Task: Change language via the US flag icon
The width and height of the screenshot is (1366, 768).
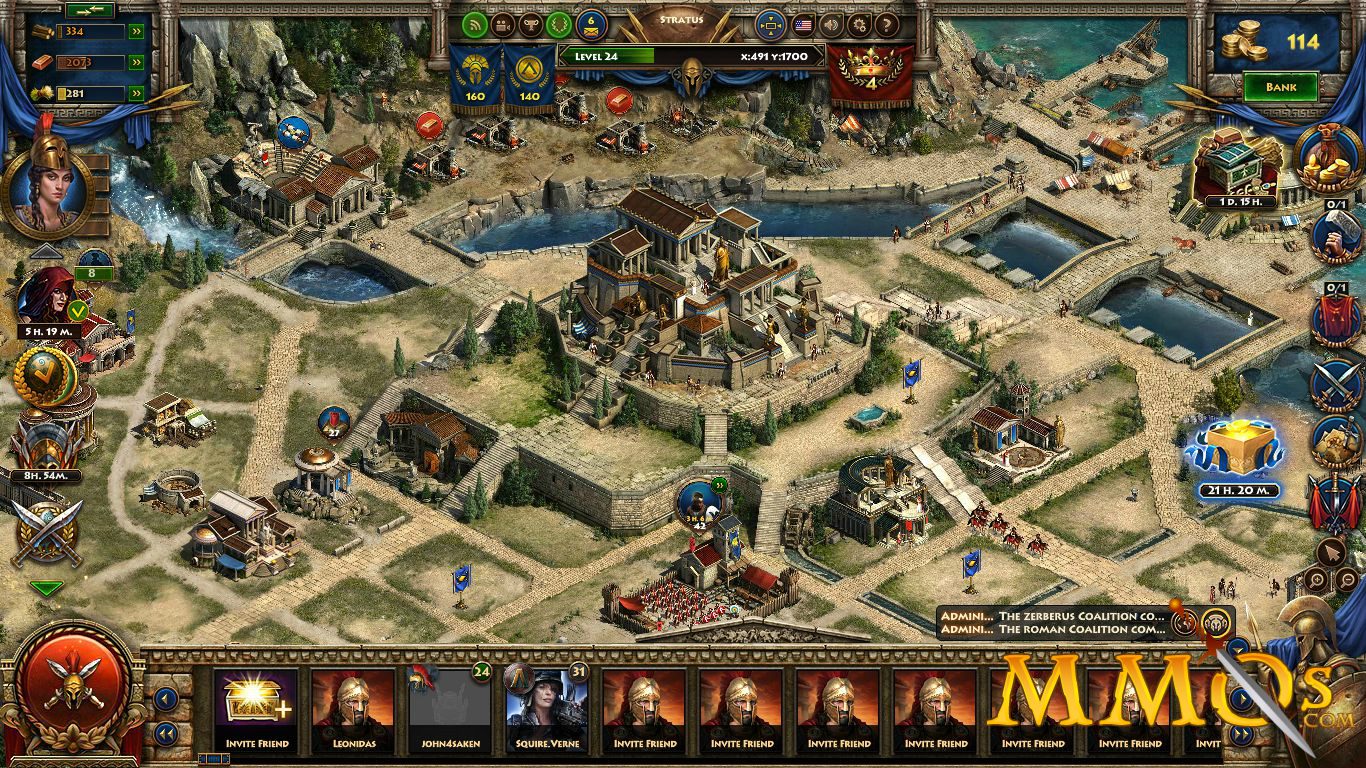Action: [803, 24]
